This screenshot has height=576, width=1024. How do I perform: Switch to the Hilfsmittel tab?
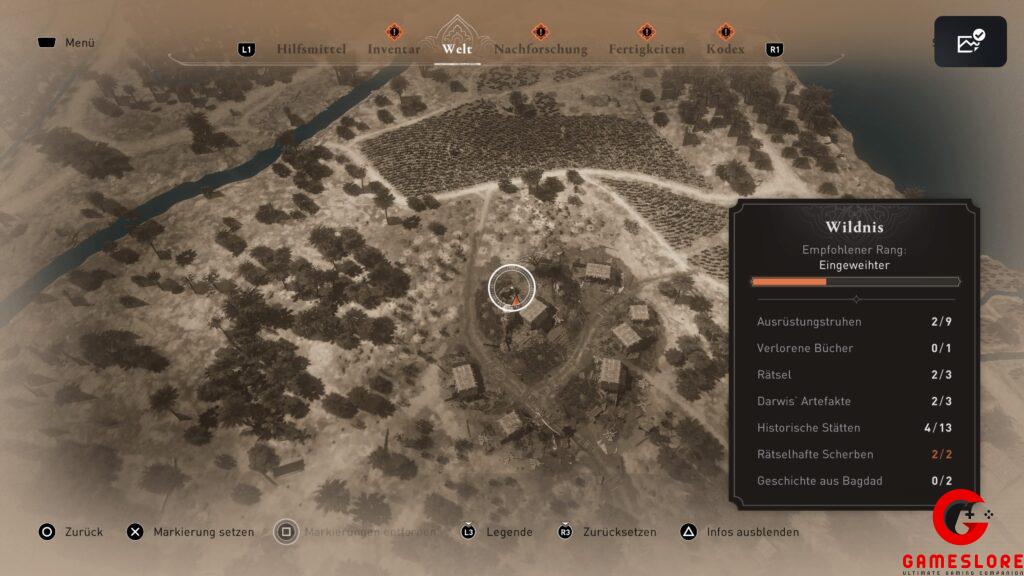(x=310, y=49)
